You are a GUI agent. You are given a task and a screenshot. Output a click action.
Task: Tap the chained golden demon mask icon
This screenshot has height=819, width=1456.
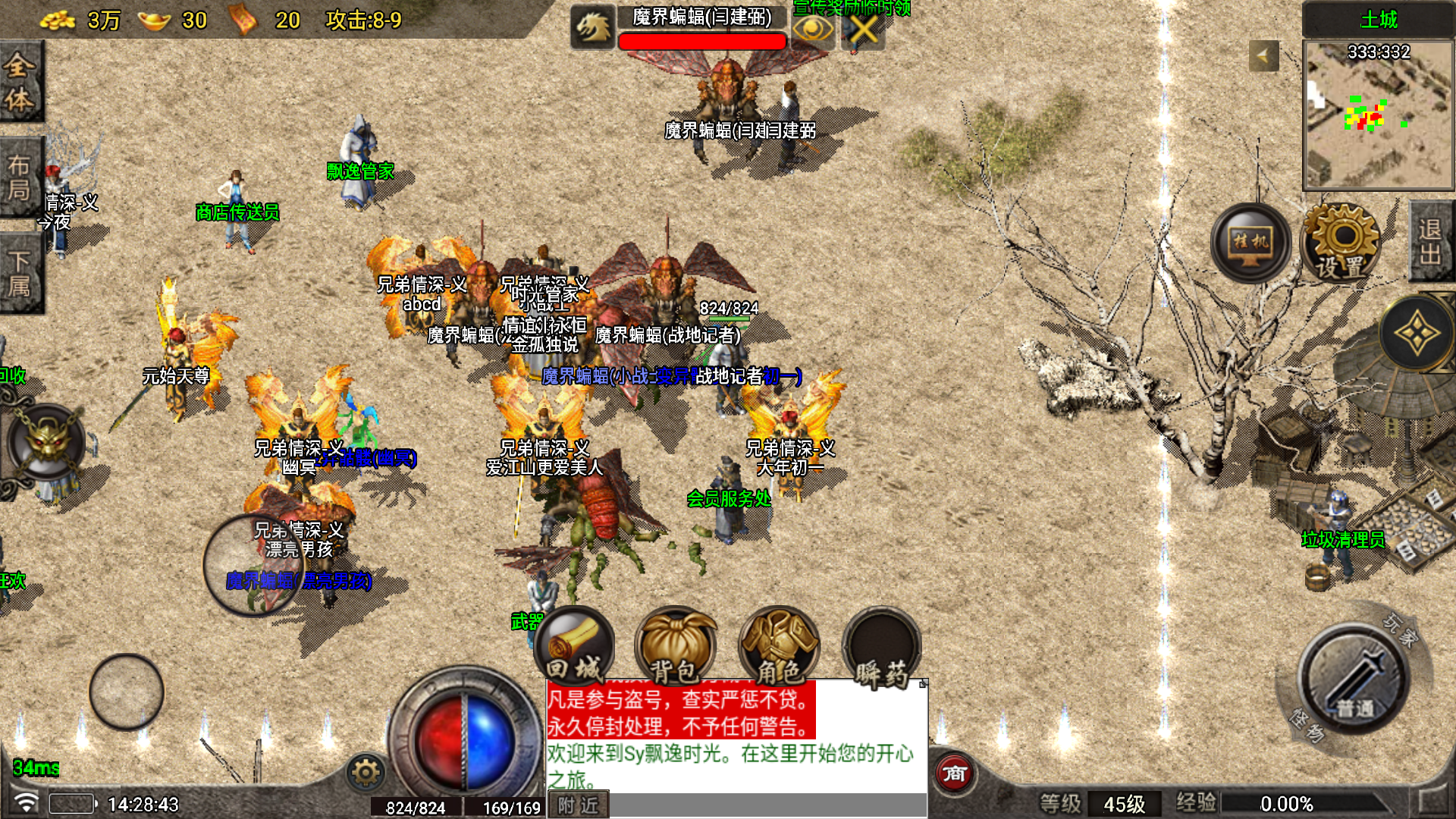(x=47, y=442)
